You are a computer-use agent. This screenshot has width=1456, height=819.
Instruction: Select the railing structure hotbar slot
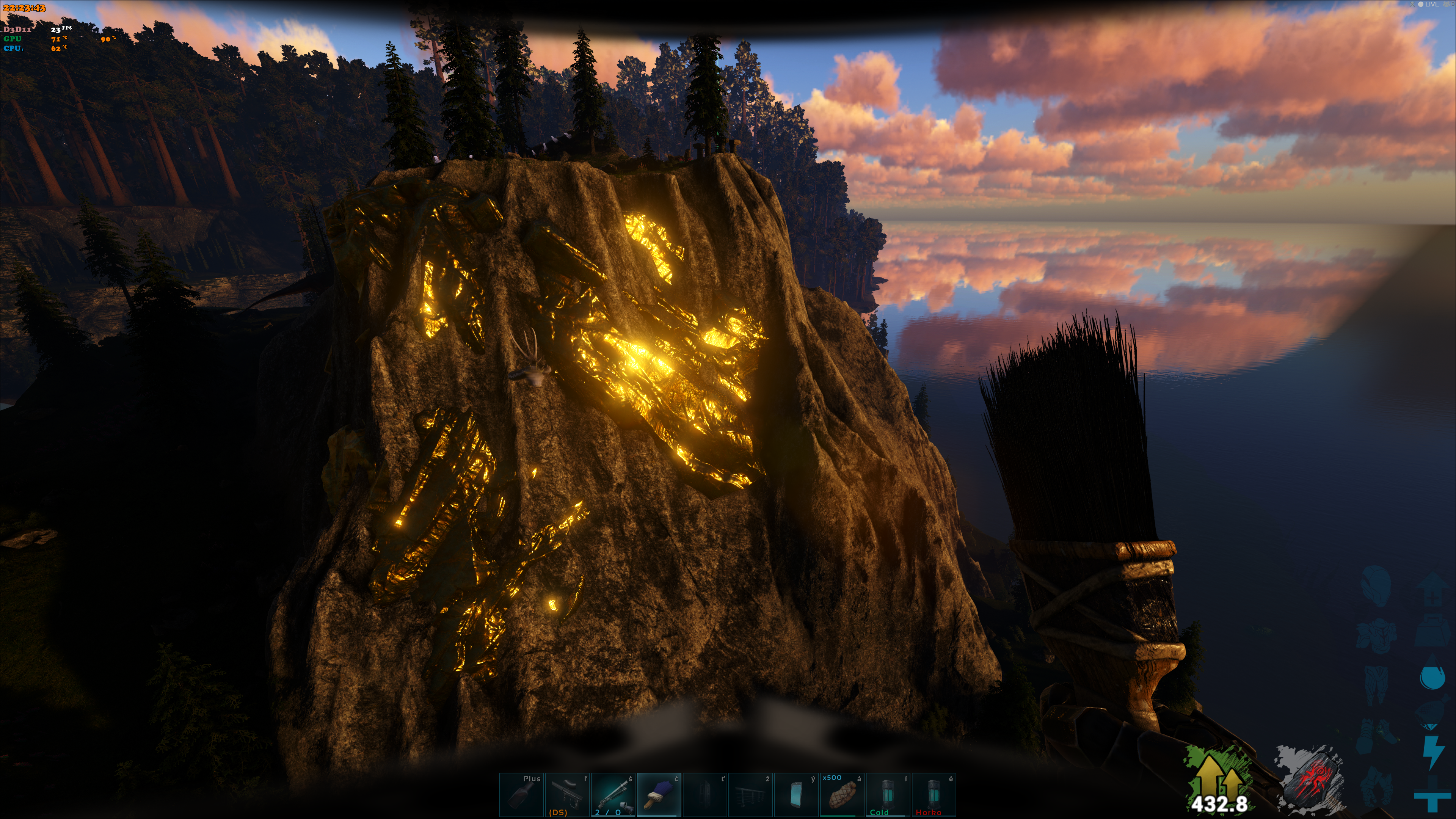(x=751, y=794)
